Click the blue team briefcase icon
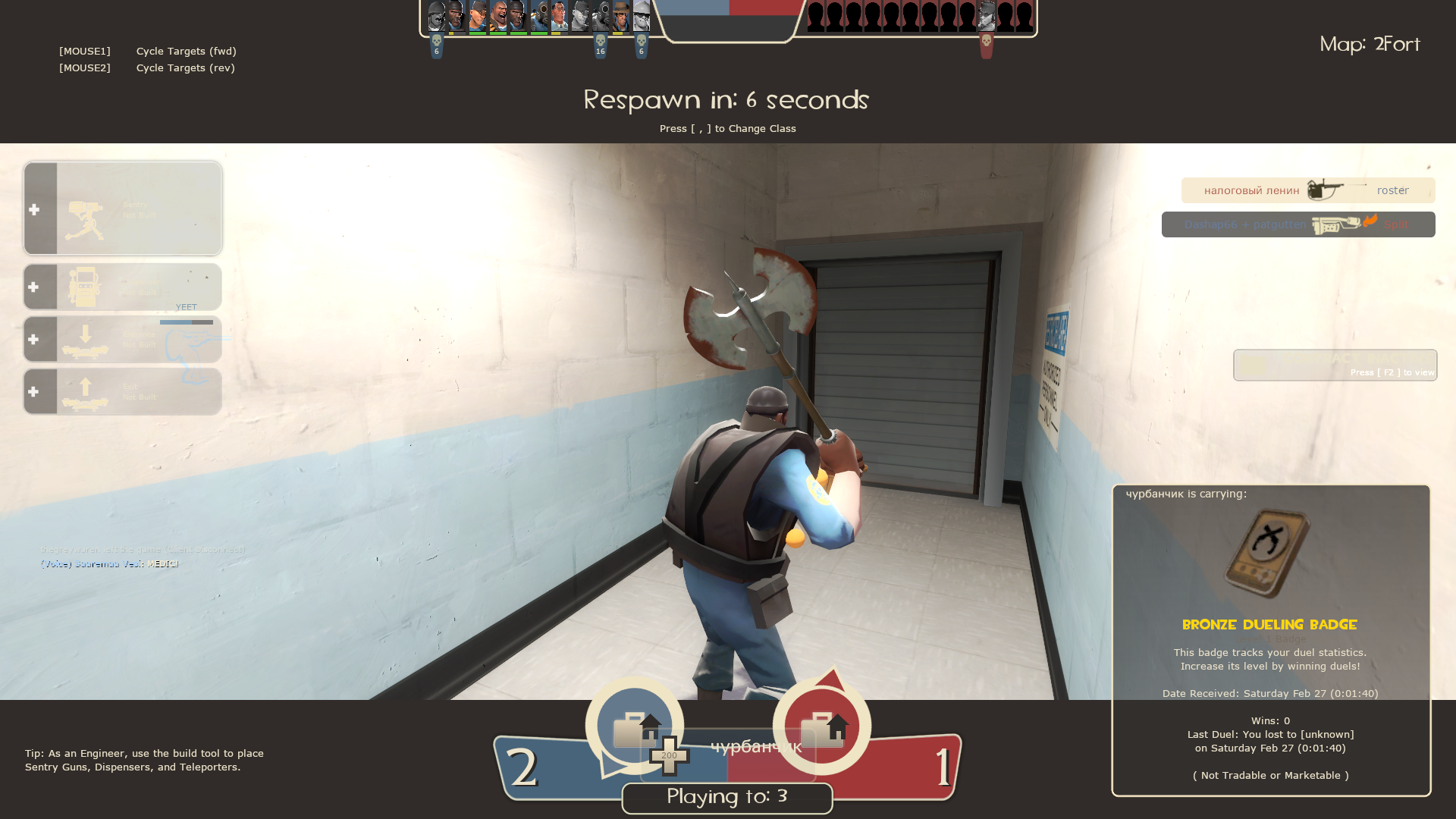Screen dimensions: 1456x819 [x=634, y=724]
